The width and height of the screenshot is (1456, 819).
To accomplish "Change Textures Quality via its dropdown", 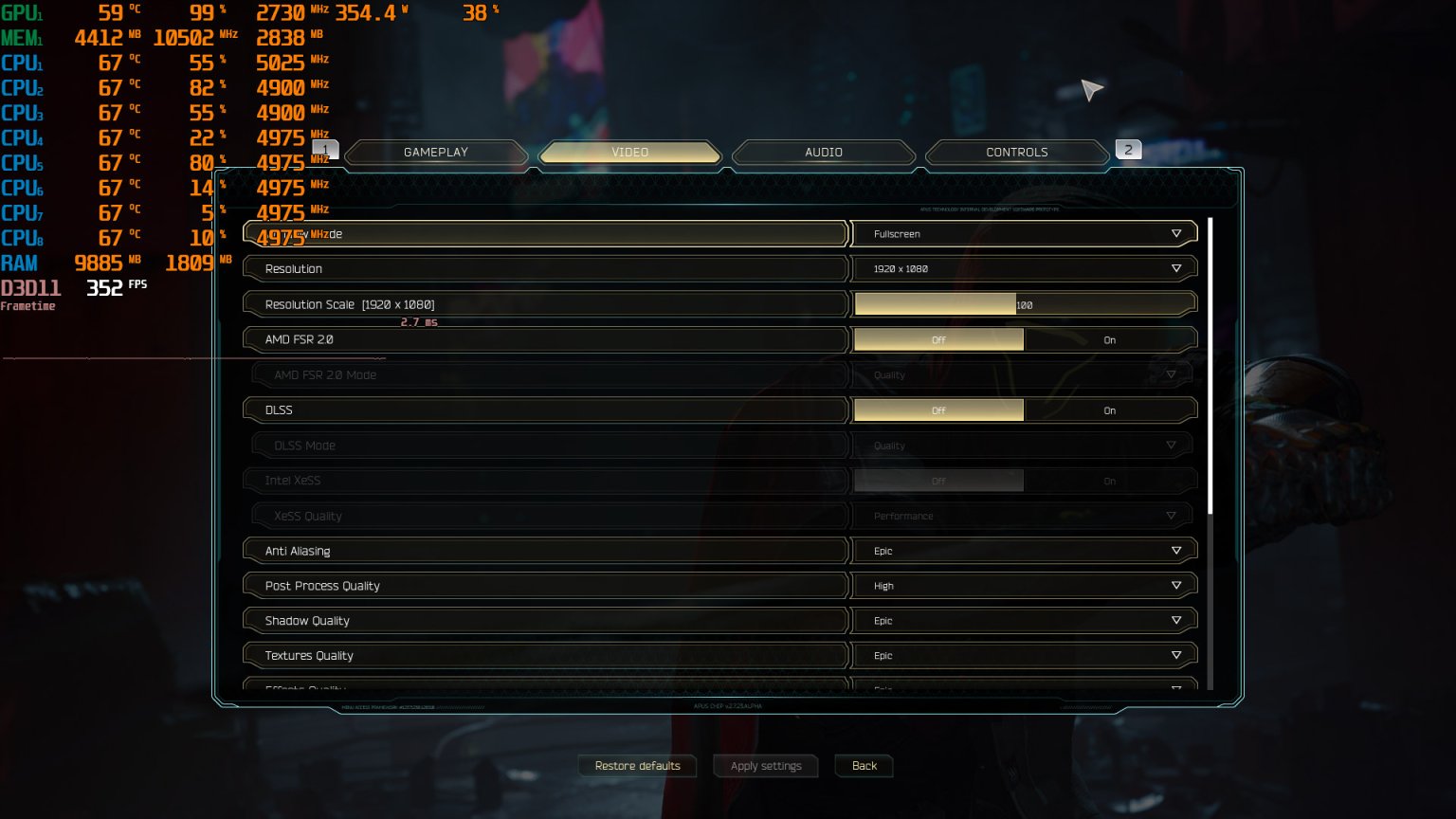I will (x=1024, y=655).
